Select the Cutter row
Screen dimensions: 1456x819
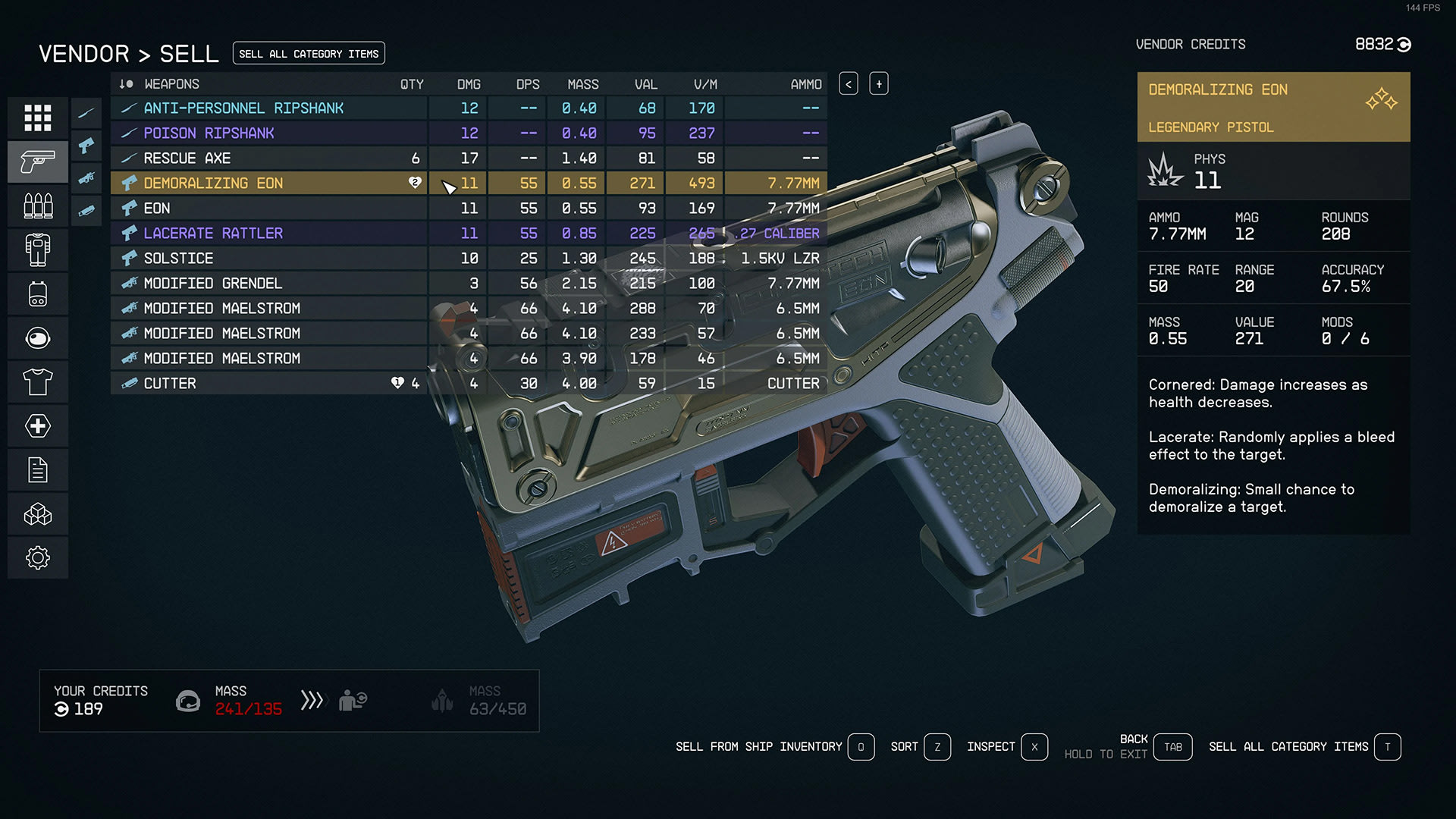pyautogui.click(x=170, y=384)
